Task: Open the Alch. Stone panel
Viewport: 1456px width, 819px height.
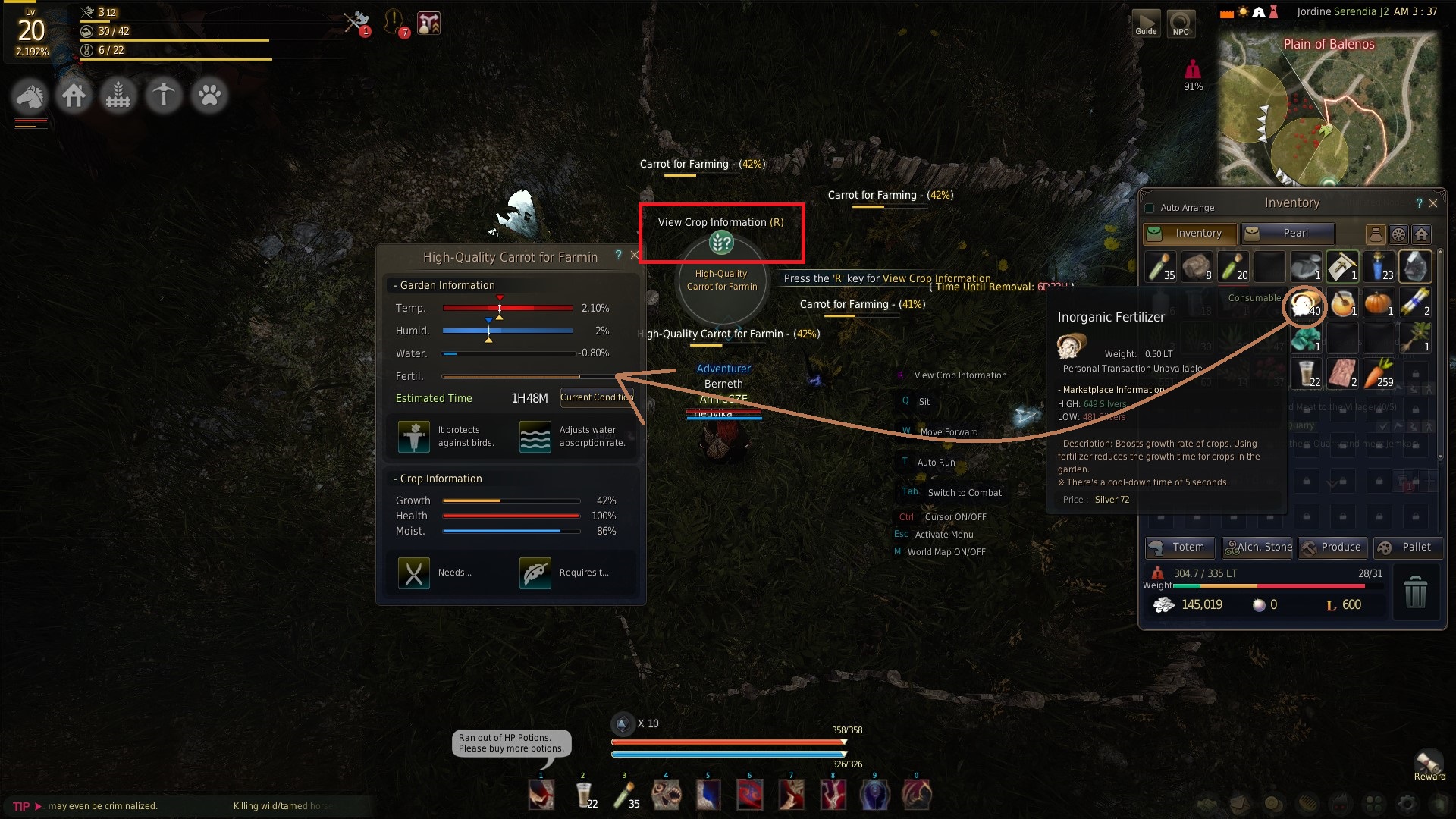Action: 1259,548
